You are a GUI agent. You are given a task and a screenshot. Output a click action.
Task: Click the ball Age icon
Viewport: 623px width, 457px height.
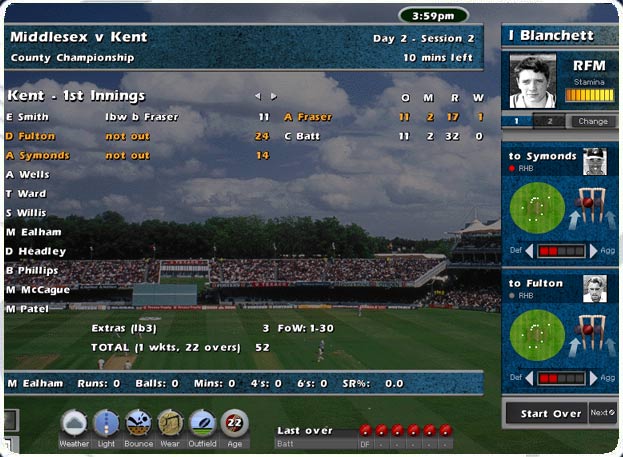click(x=234, y=424)
